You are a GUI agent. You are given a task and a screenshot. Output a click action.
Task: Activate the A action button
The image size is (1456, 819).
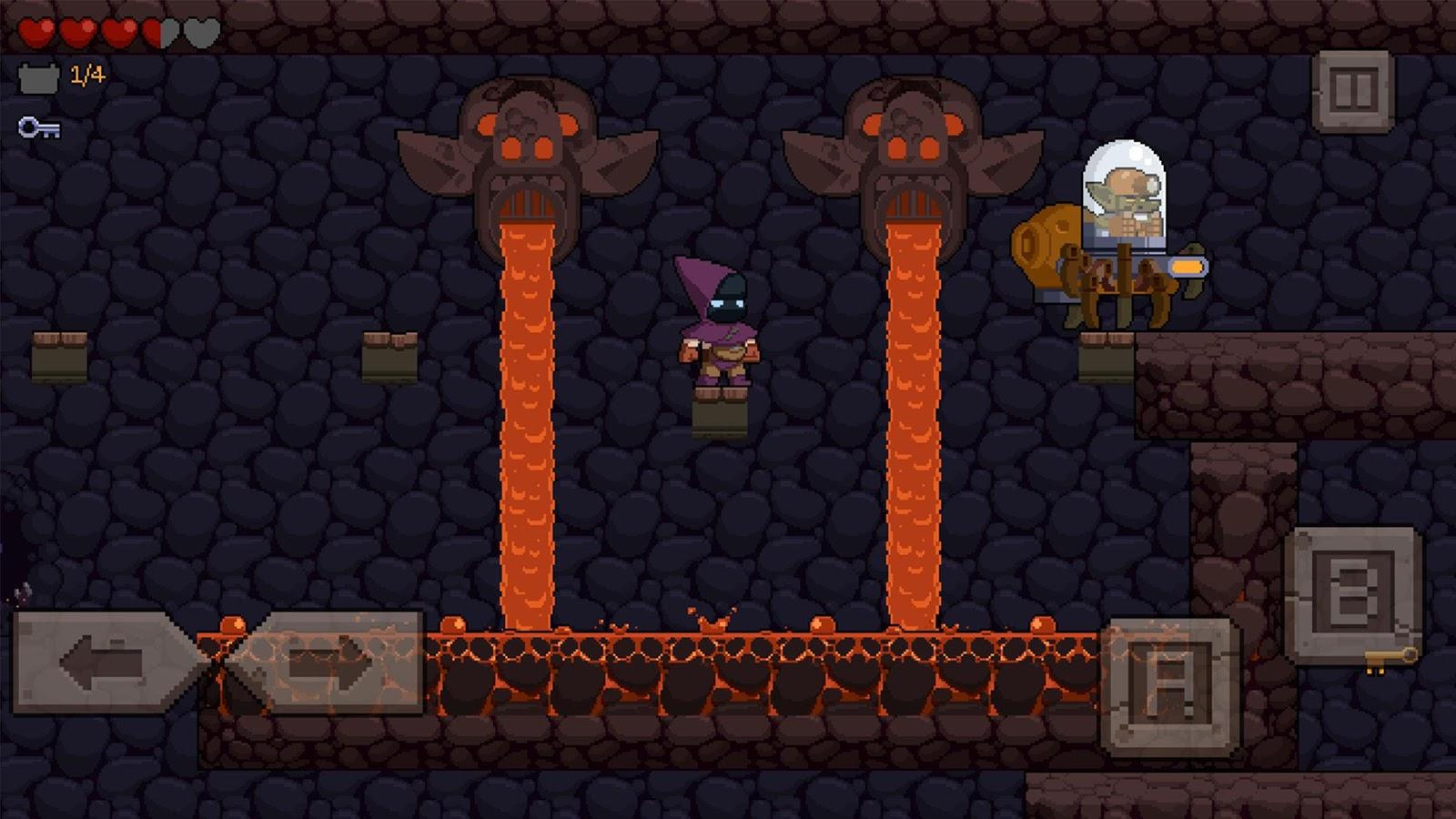click(x=1170, y=687)
